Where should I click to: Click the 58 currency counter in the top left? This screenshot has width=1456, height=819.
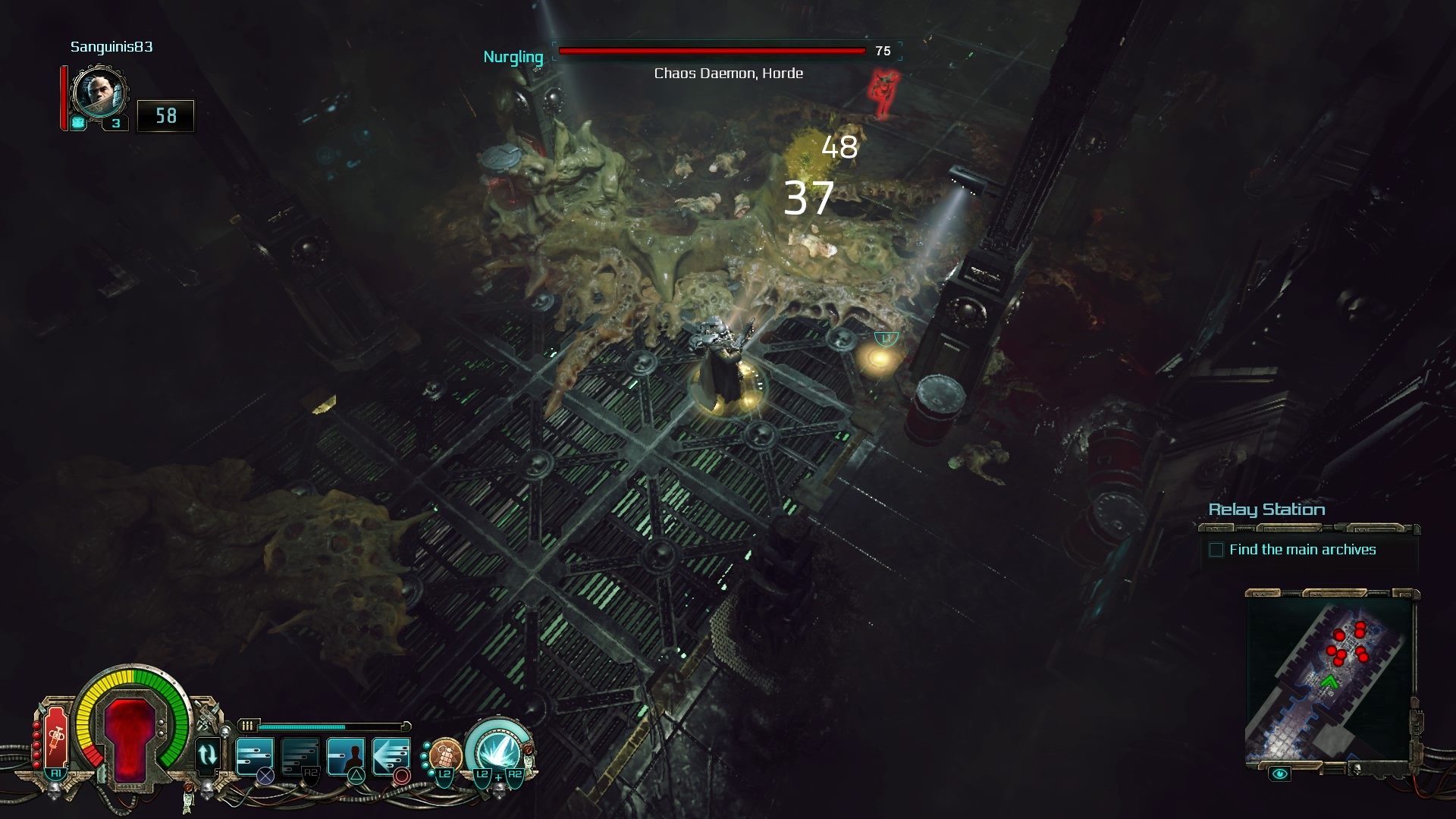(x=165, y=117)
